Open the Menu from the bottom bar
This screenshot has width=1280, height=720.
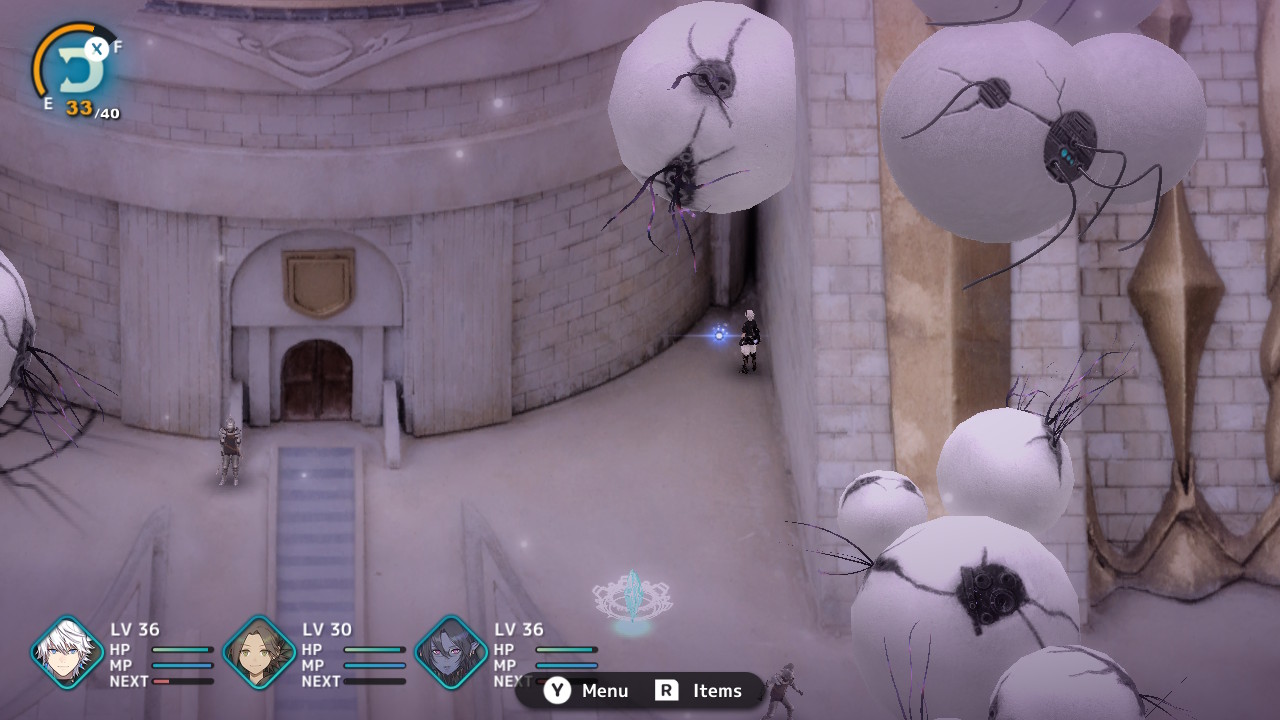click(x=588, y=691)
